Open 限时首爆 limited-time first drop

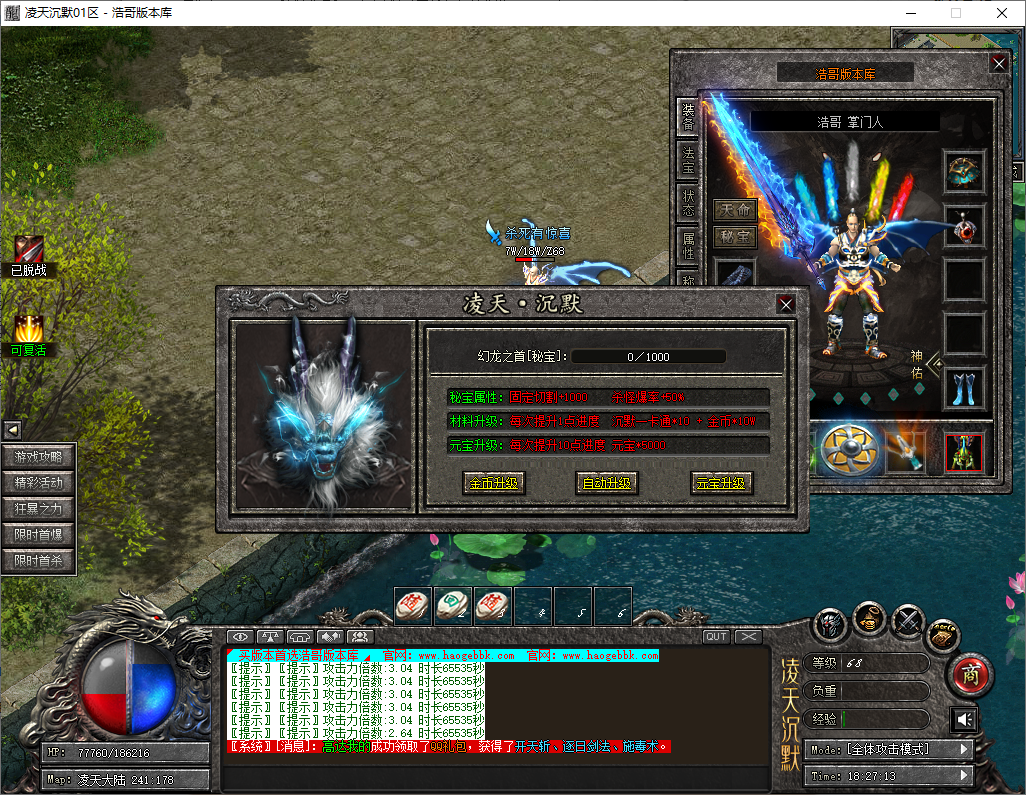(38, 535)
